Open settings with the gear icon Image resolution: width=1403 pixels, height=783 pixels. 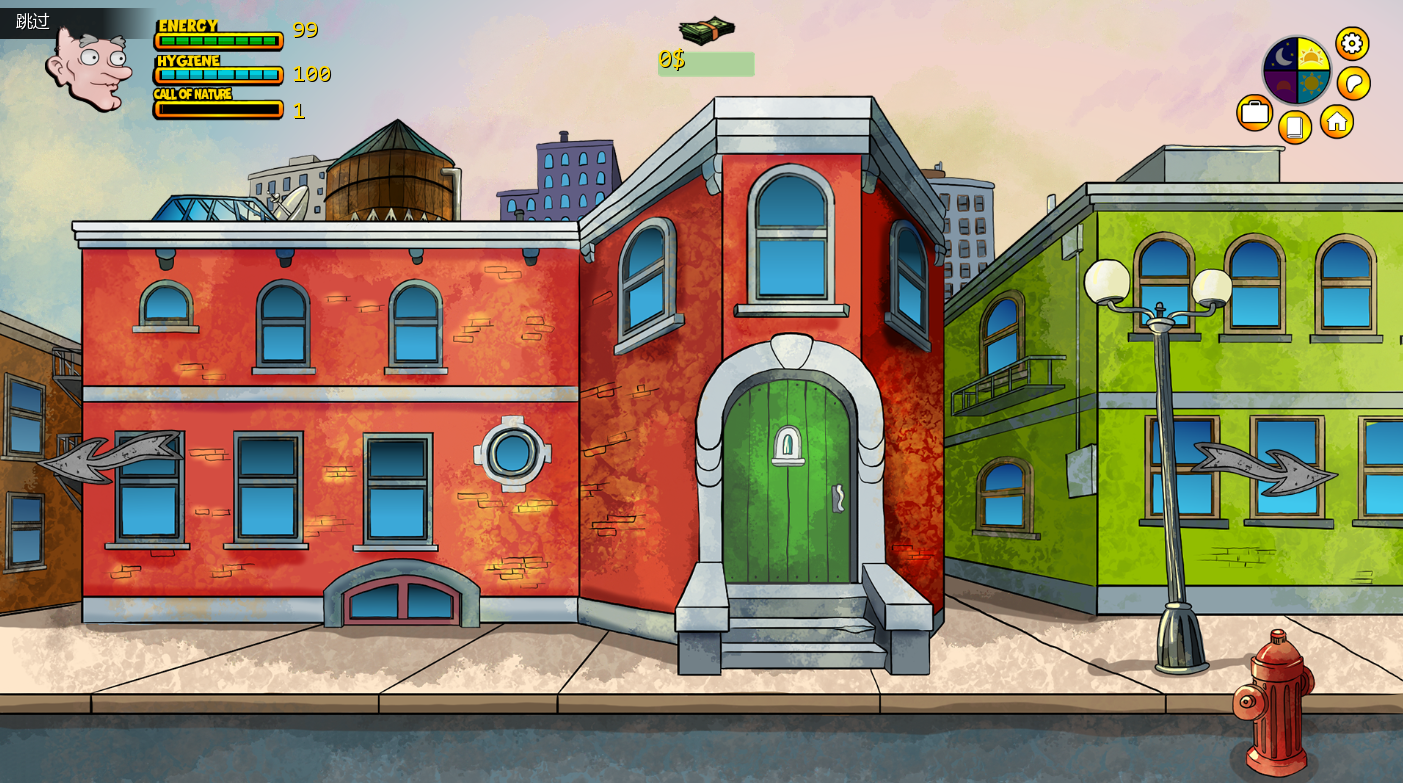tap(1352, 43)
